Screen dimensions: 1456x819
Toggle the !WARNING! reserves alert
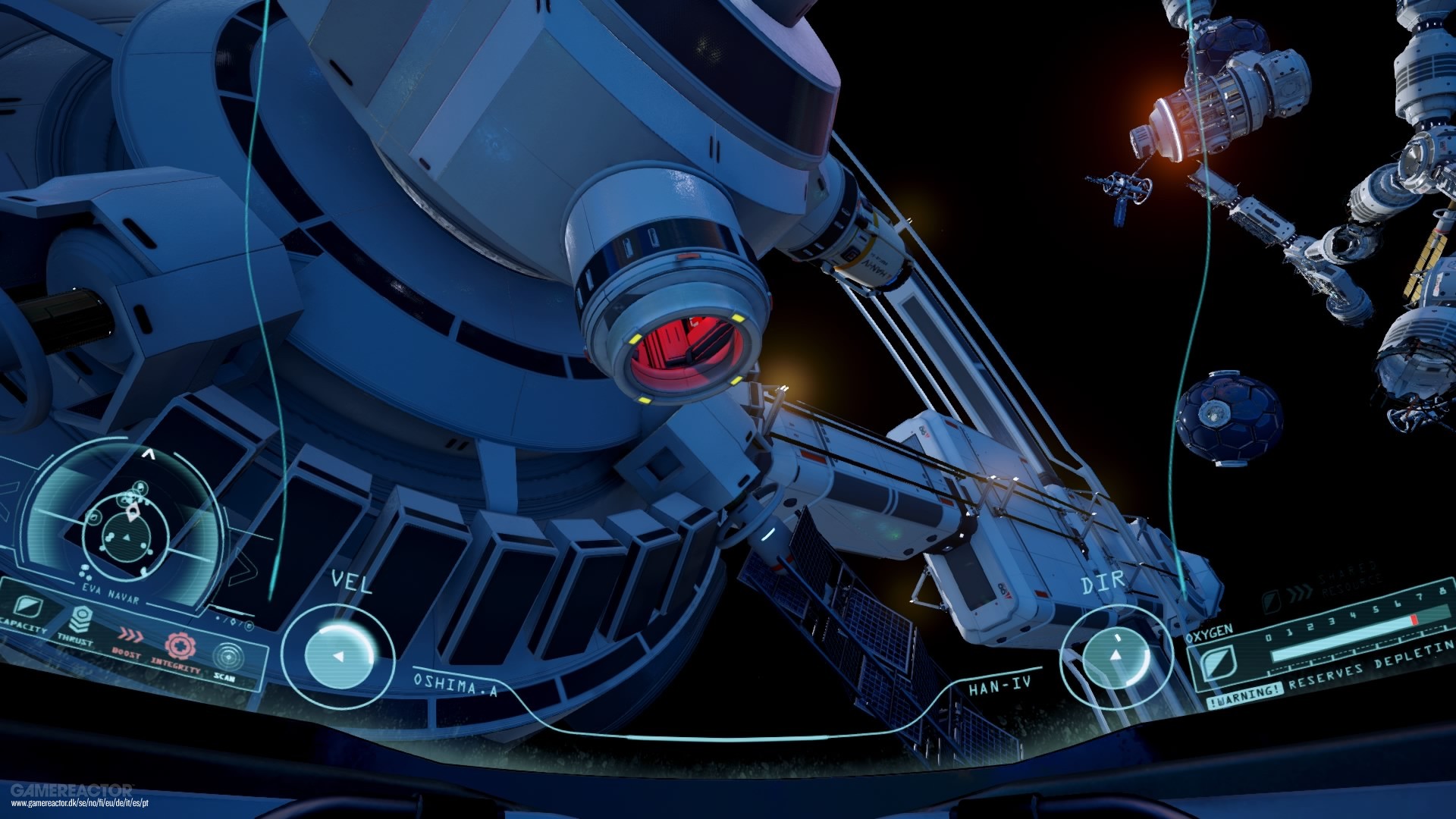tap(1246, 695)
